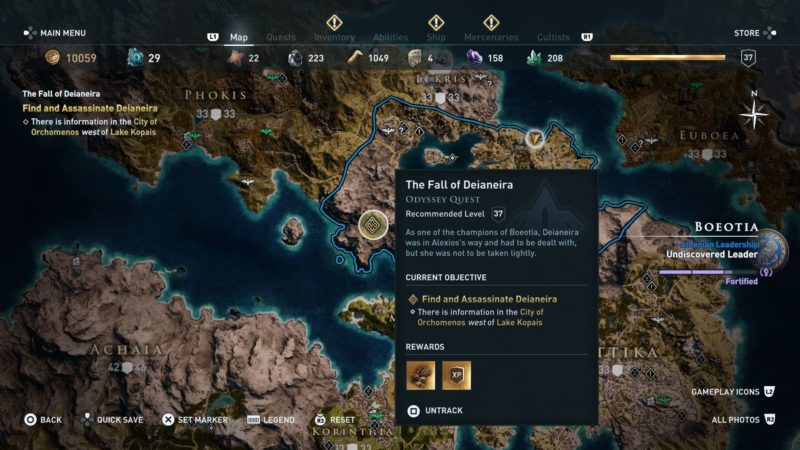Click the golden quest marker on the map
The image size is (800, 450).
point(373,225)
